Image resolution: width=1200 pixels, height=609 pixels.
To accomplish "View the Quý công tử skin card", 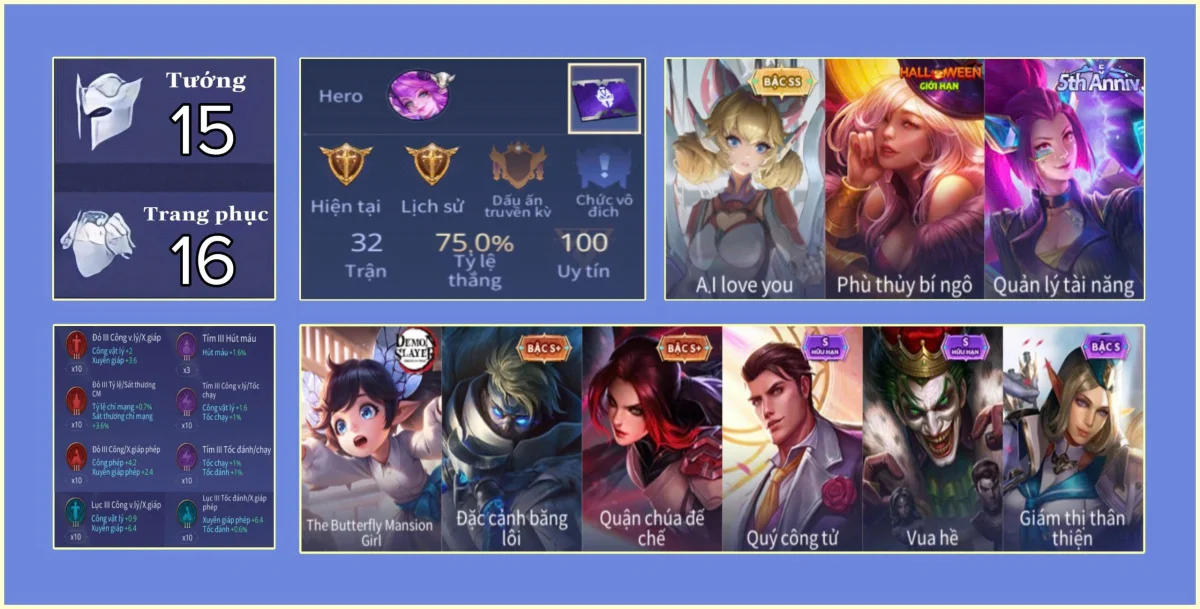I will (x=792, y=438).
